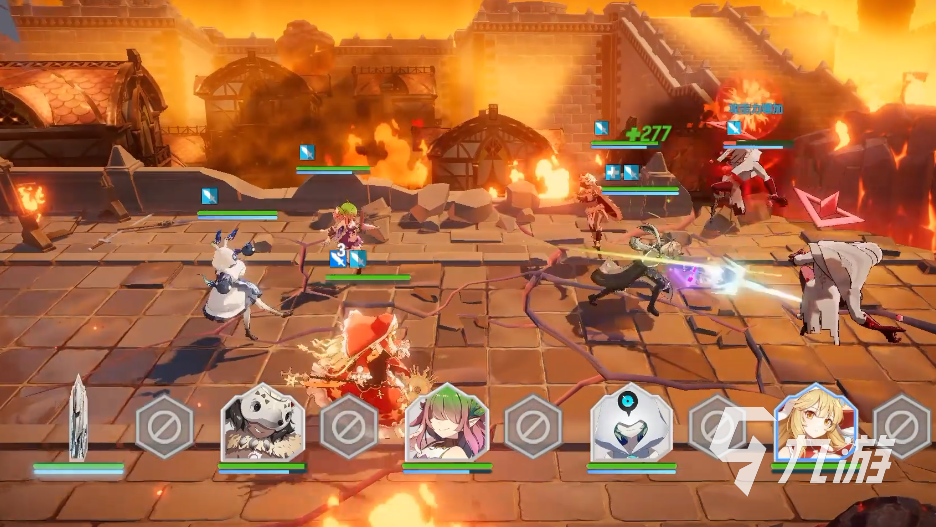Screen dimensions: 936x527
Task: Choose the green-haired elf hero portrait
Action: pyautogui.click(x=446, y=423)
